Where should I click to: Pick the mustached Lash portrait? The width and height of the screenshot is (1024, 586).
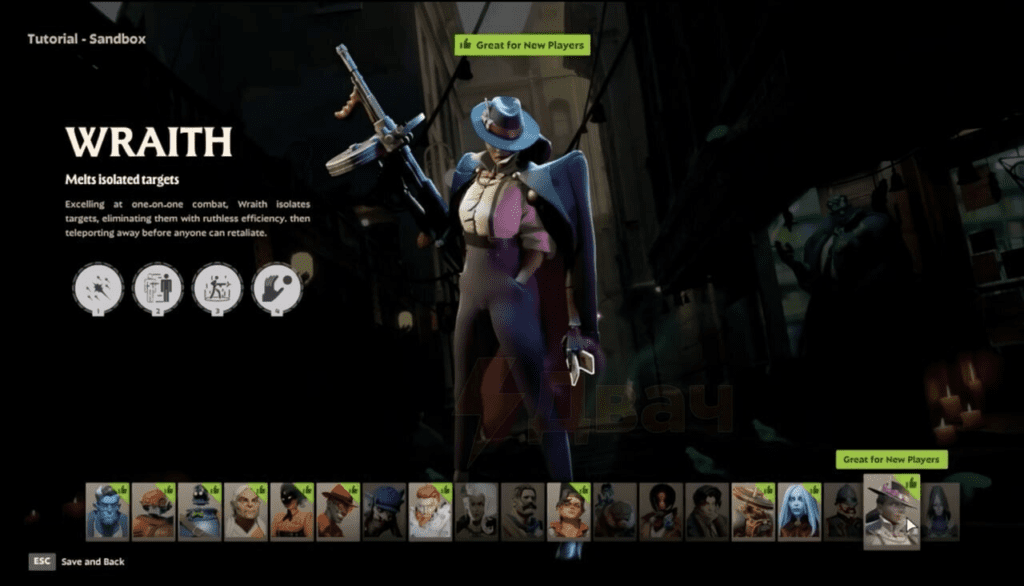point(521,512)
